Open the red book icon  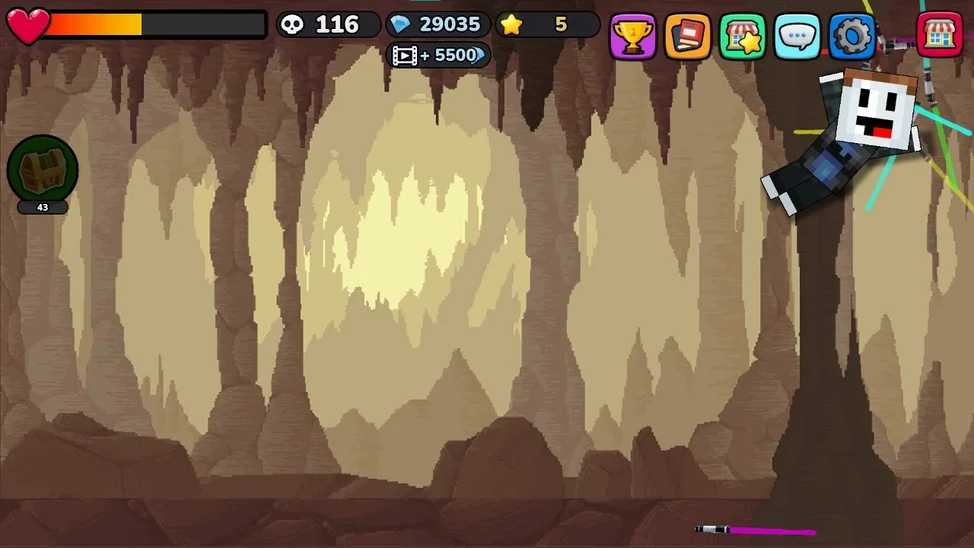point(688,36)
